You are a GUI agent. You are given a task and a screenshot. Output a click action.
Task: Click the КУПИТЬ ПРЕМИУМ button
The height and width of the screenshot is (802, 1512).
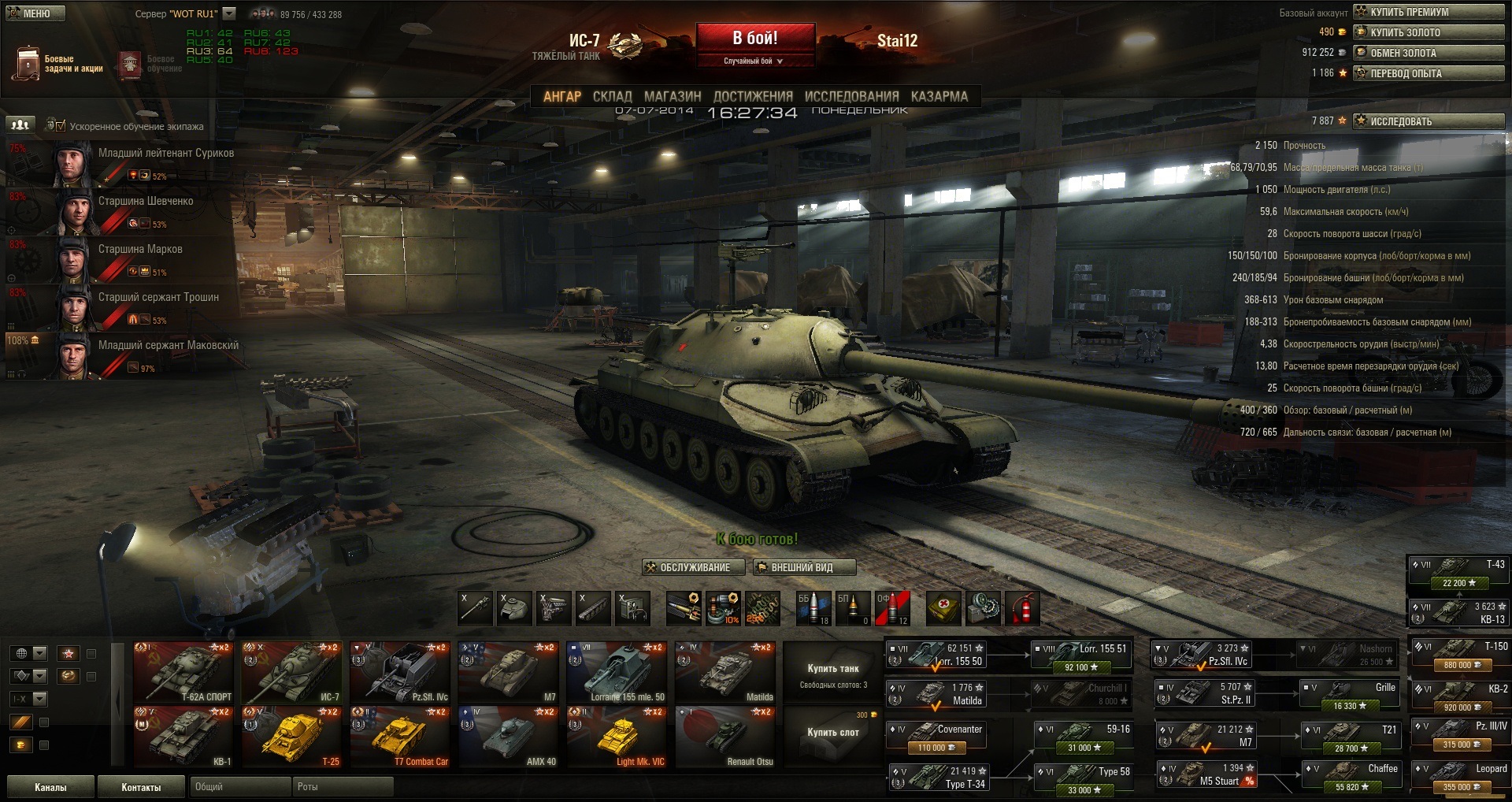[1429, 12]
